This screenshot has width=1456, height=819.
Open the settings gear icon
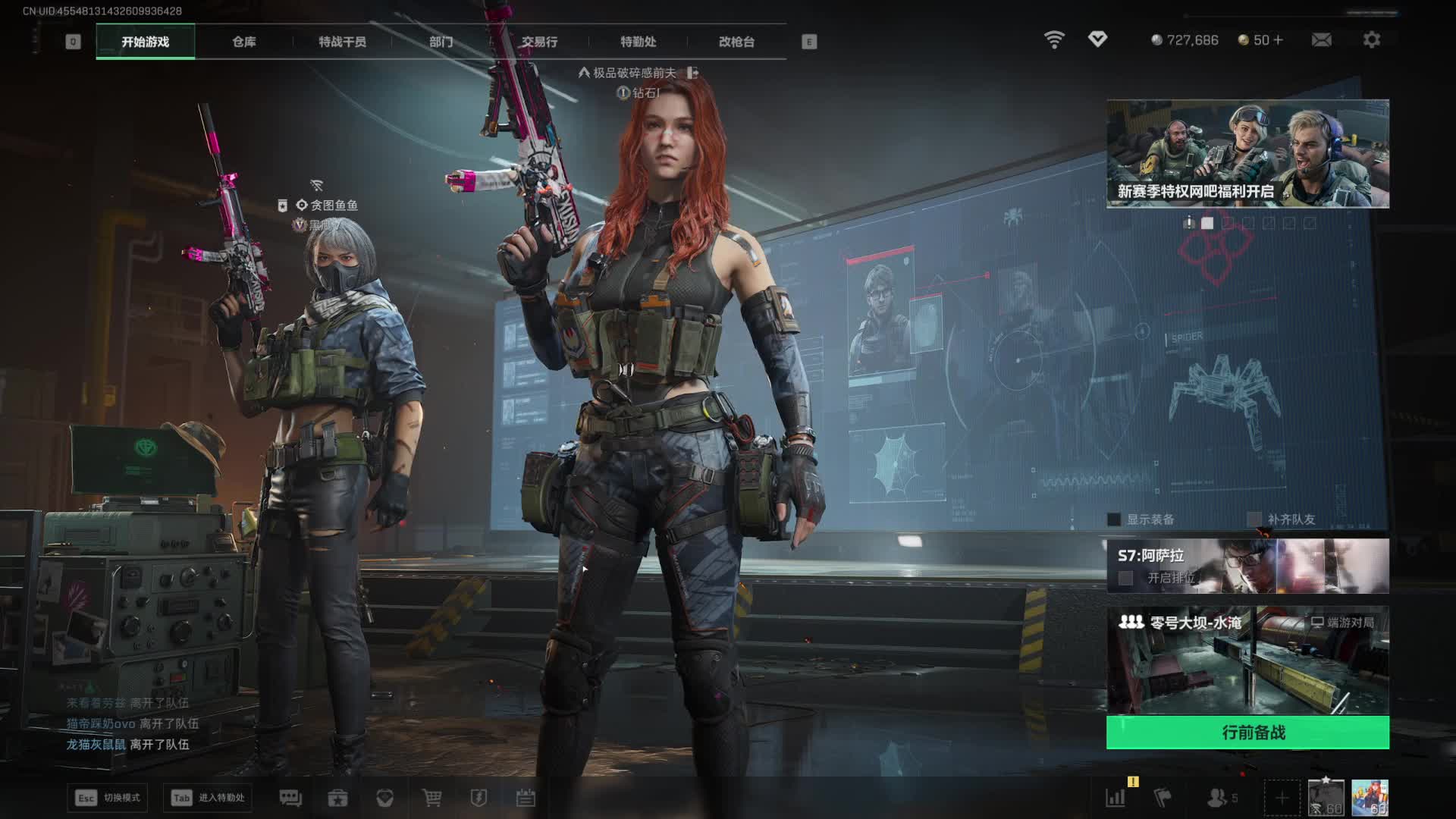[x=1371, y=39]
